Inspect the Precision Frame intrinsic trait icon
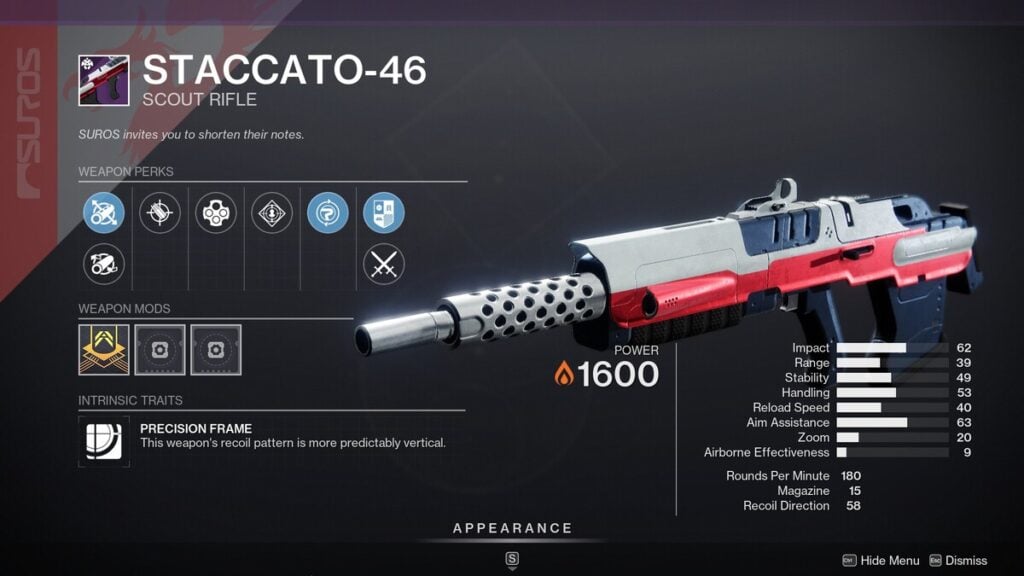Viewport: 1024px width, 576px height. click(x=104, y=441)
